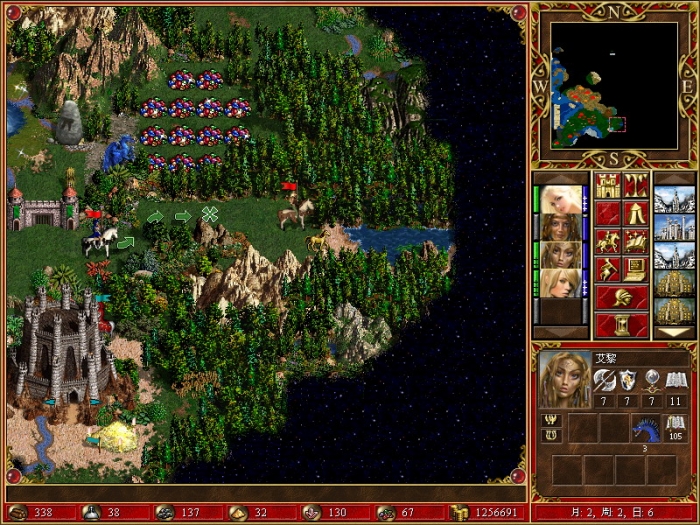Viewport: 700px width, 525px height.
Task: End the turn with the hourglass button
Action: click(x=621, y=325)
